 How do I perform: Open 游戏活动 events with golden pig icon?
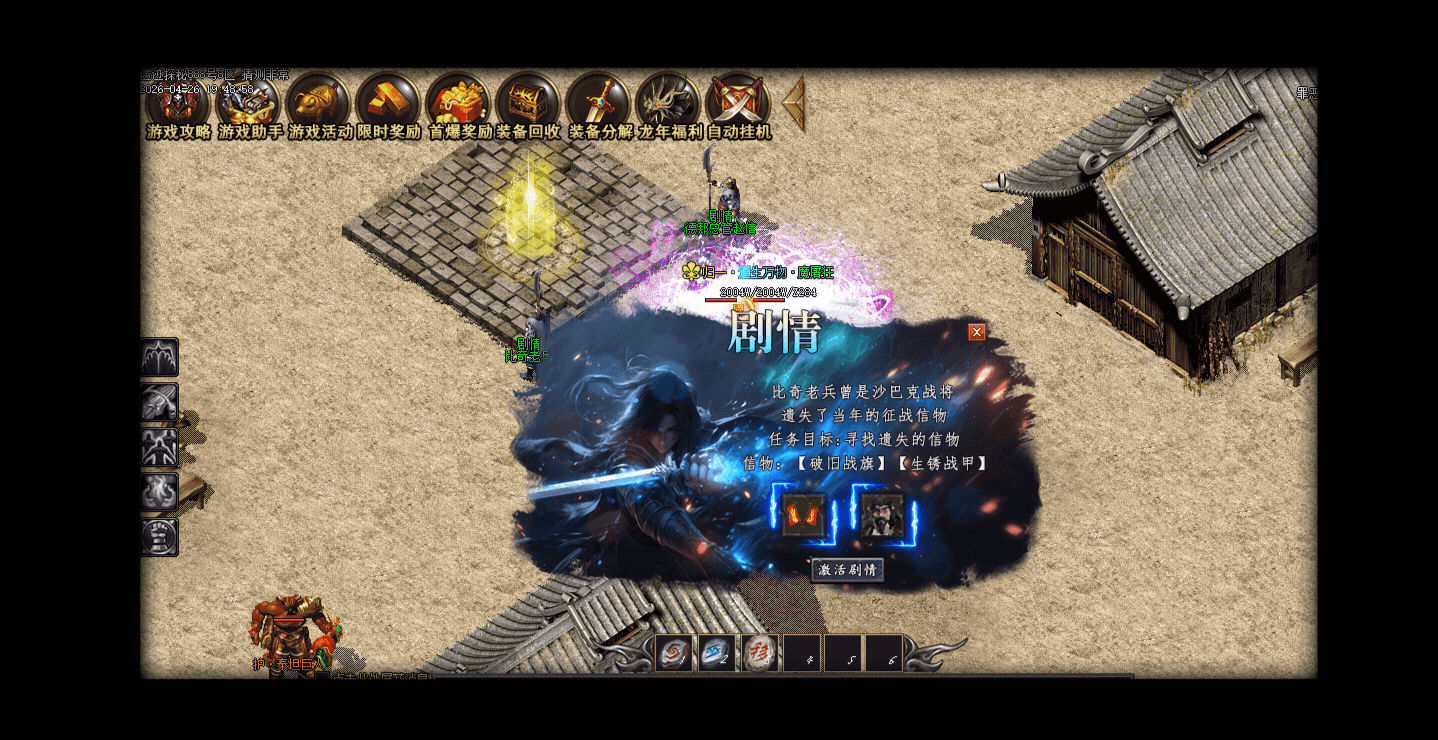click(x=319, y=104)
